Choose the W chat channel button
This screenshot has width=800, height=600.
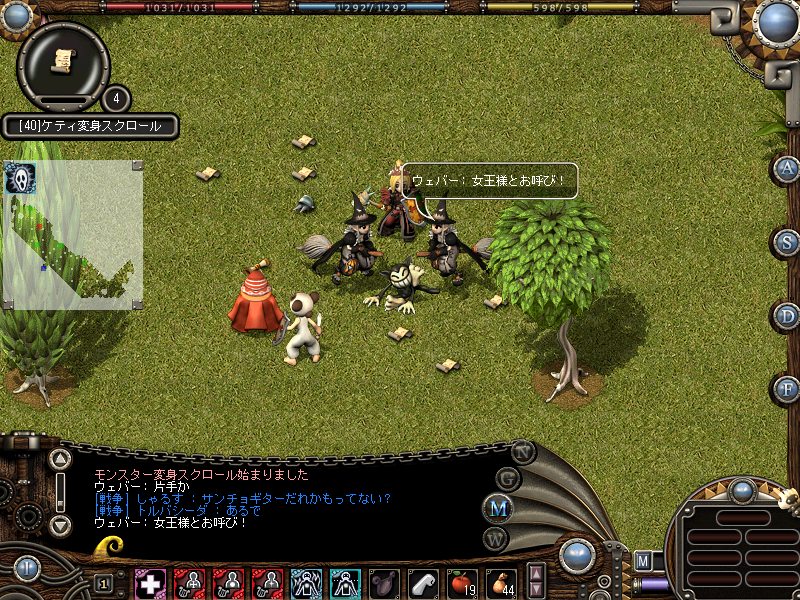click(497, 537)
